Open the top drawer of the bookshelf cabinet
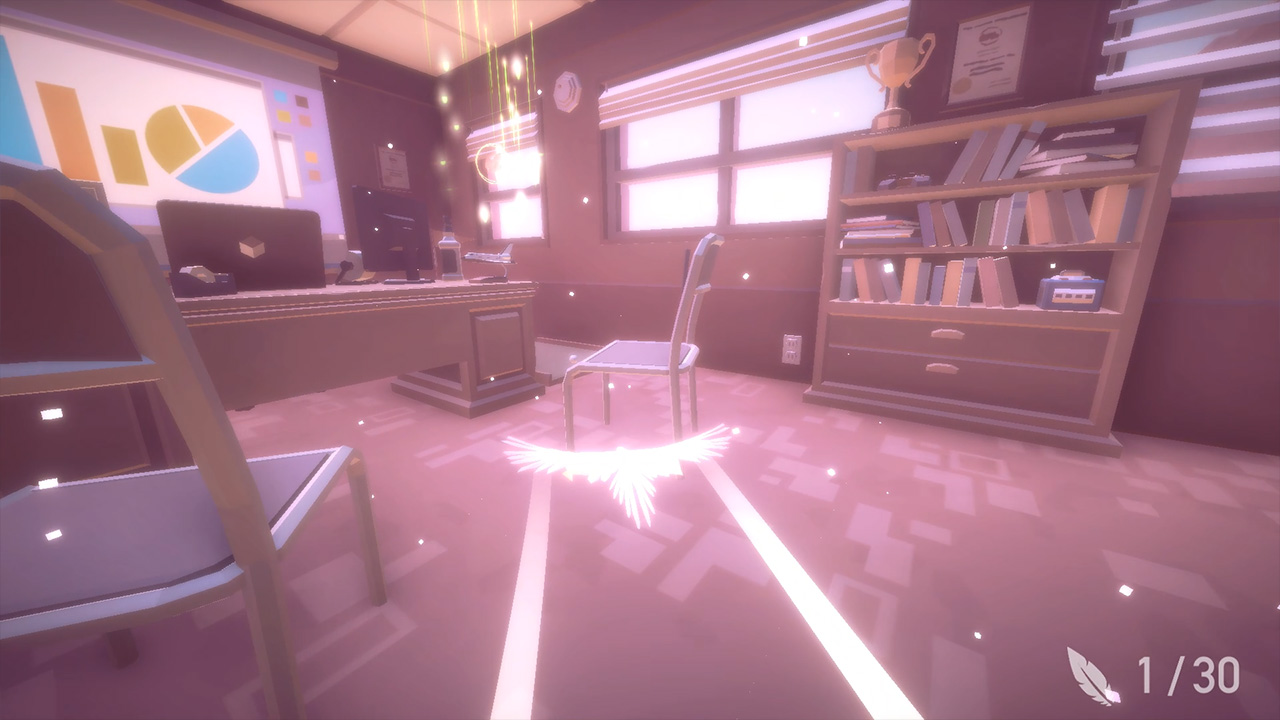Screen dimensions: 1280x720 coord(948,332)
